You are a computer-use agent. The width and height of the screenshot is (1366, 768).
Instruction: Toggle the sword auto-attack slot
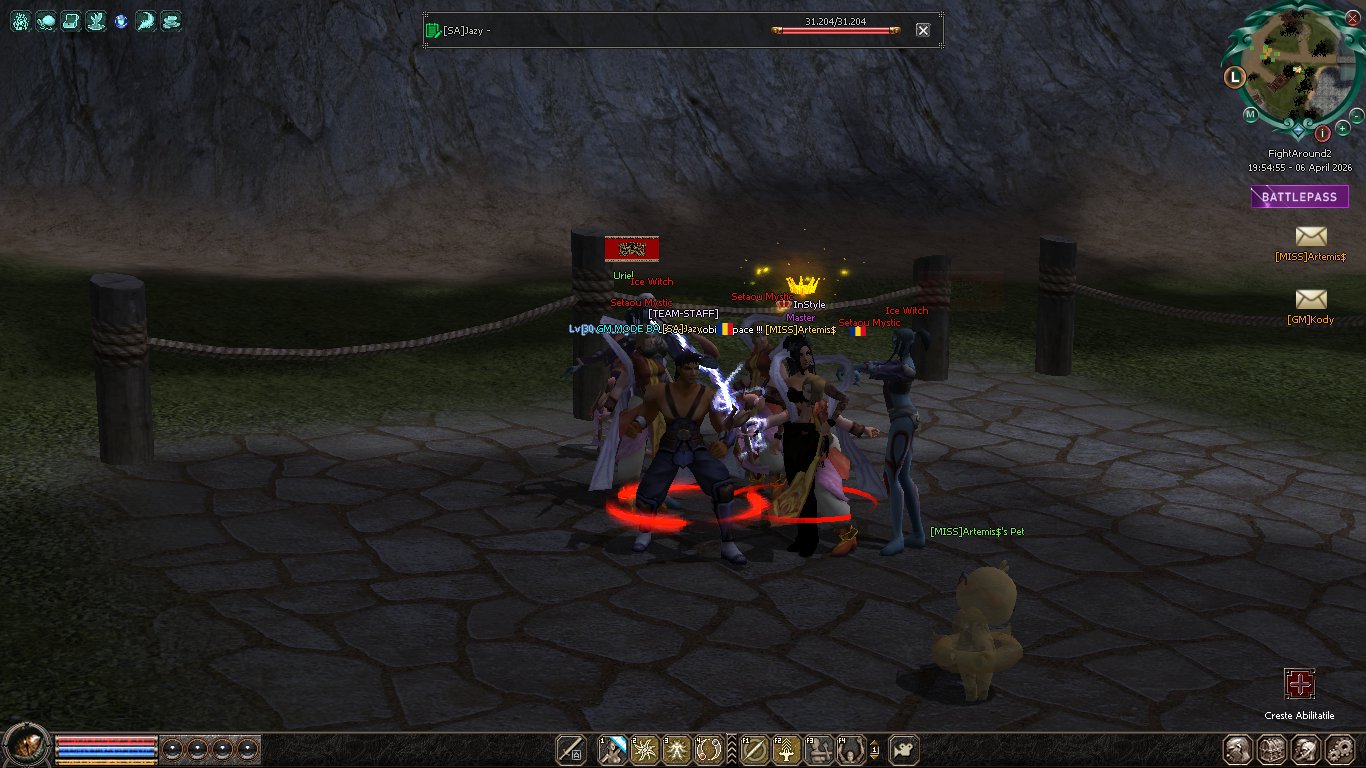[572, 749]
